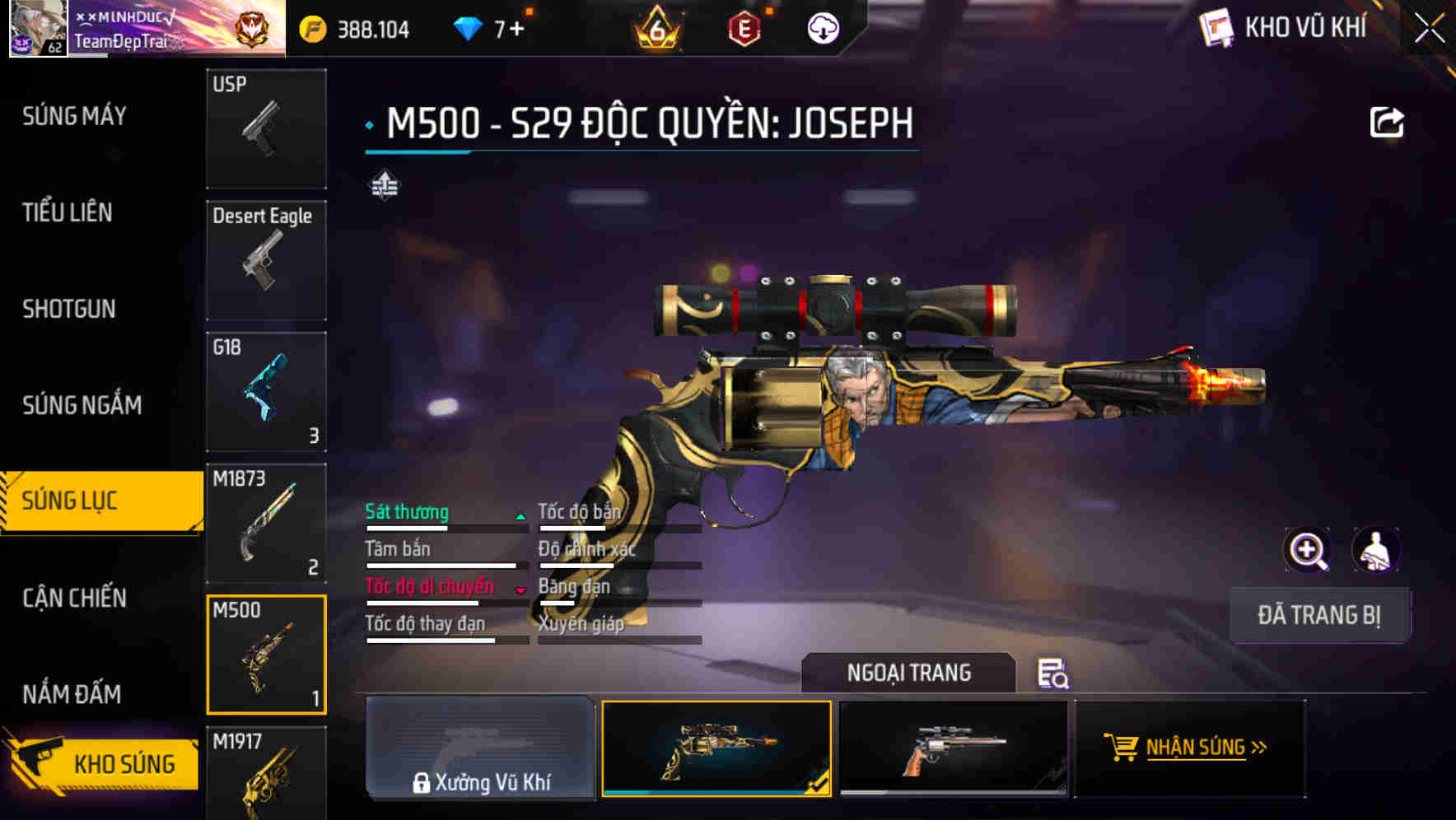
Task: Select the Desert Eagle weapon thumbnail
Action: pyautogui.click(x=265, y=259)
